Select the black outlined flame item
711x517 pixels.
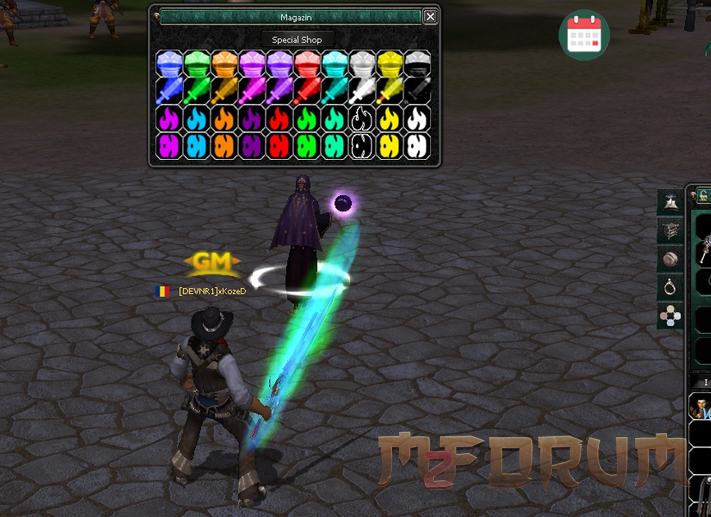[x=362, y=119]
